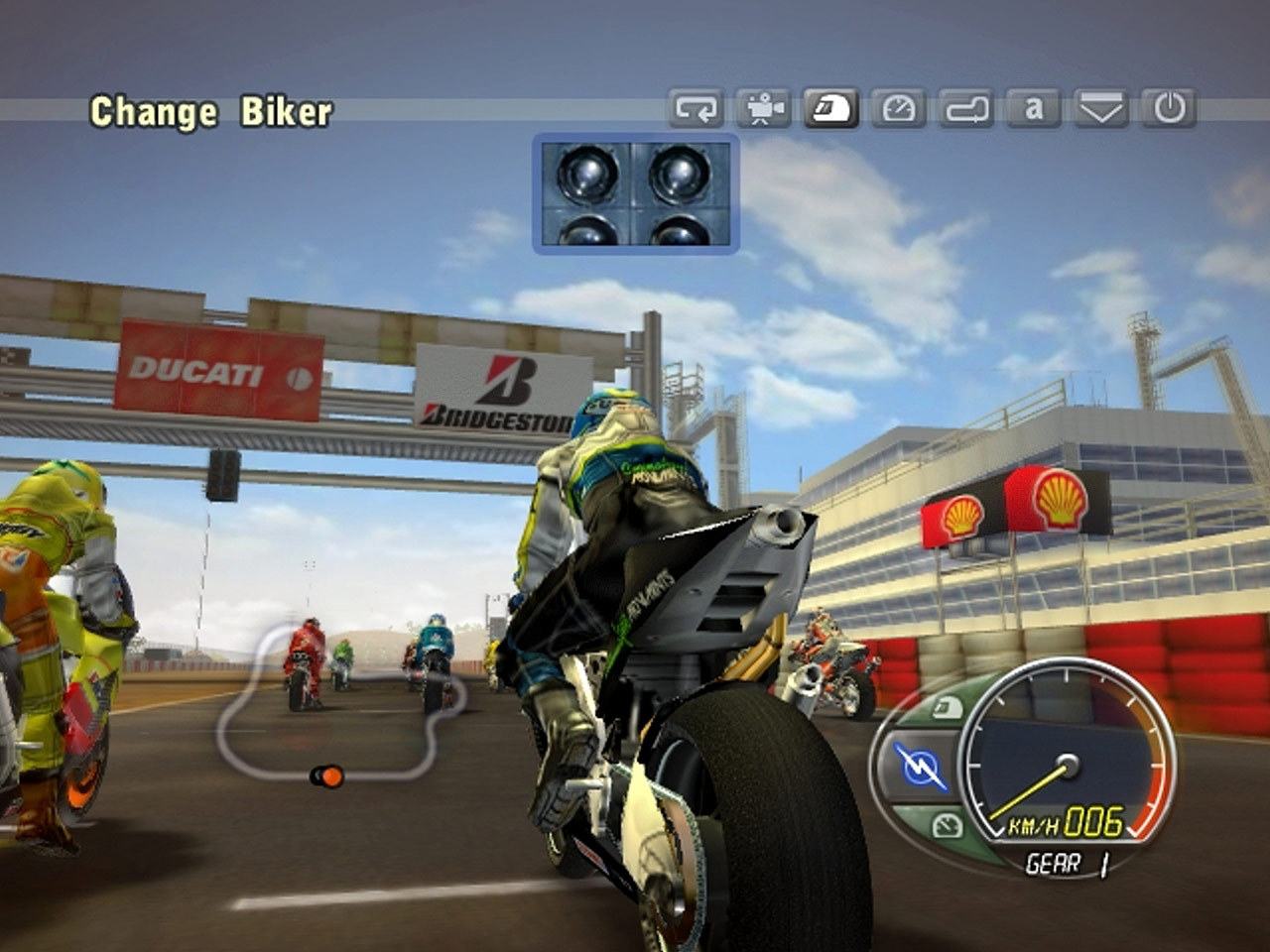Click the return arrow replay button
Viewport: 1270px width, 952px height.
(x=697, y=108)
